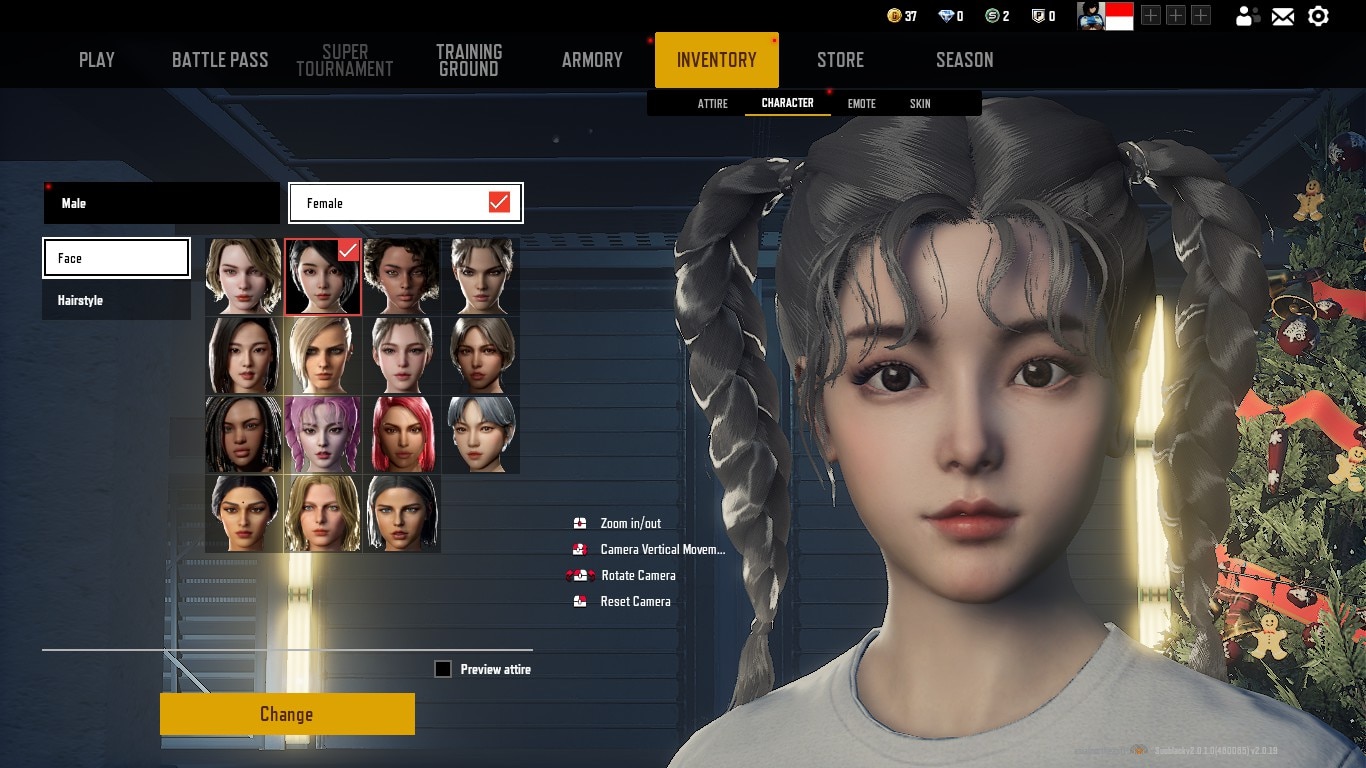Image resolution: width=1366 pixels, height=768 pixels.
Task: Choose the Male gender option
Action: (162, 203)
